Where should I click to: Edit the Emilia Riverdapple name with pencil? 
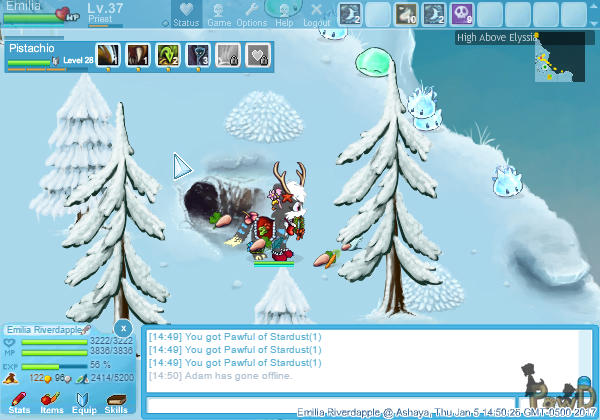[x=87, y=329]
